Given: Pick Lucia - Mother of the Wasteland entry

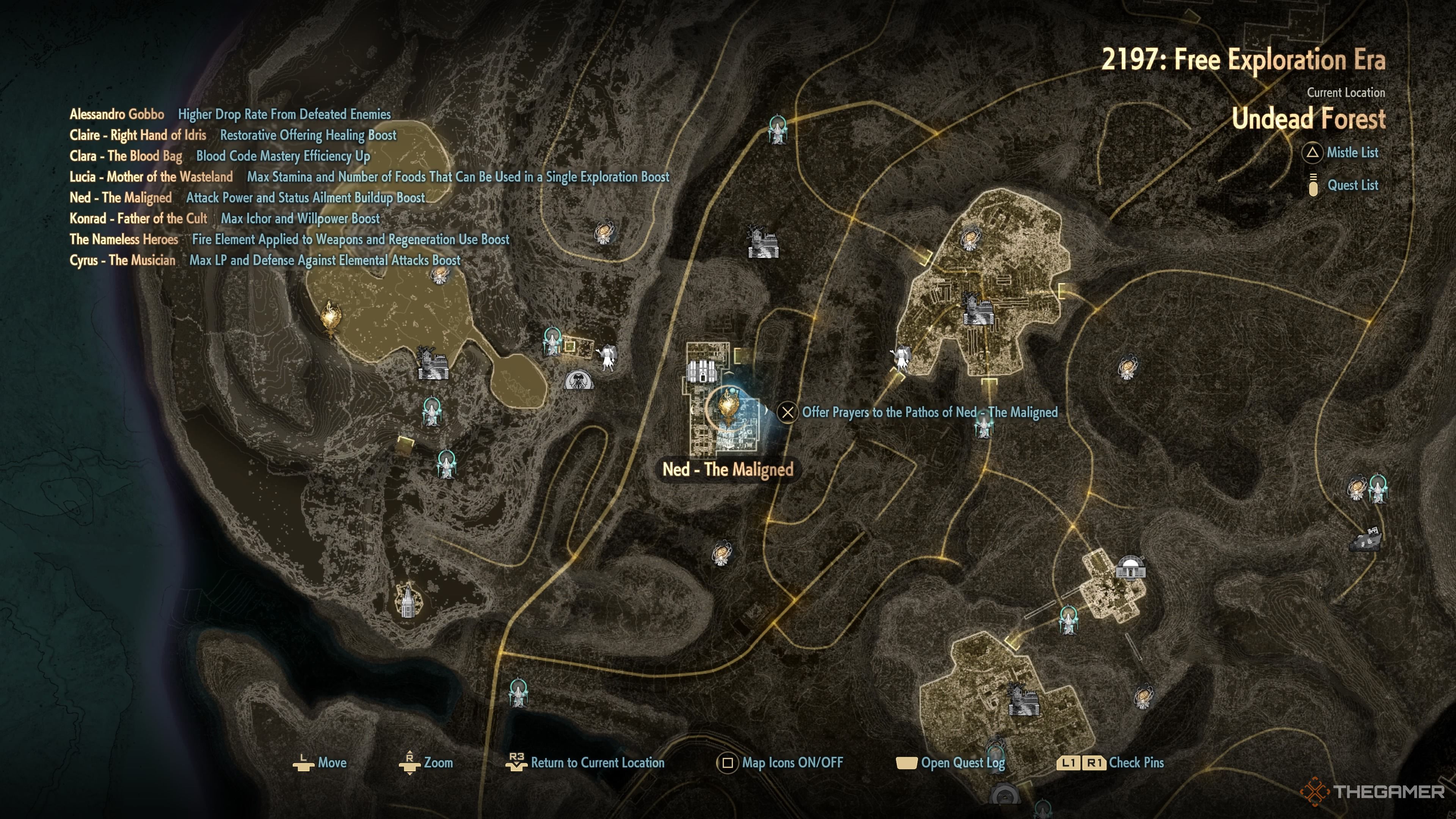Looking at the screenshot, I should click(x=151, y=177).
